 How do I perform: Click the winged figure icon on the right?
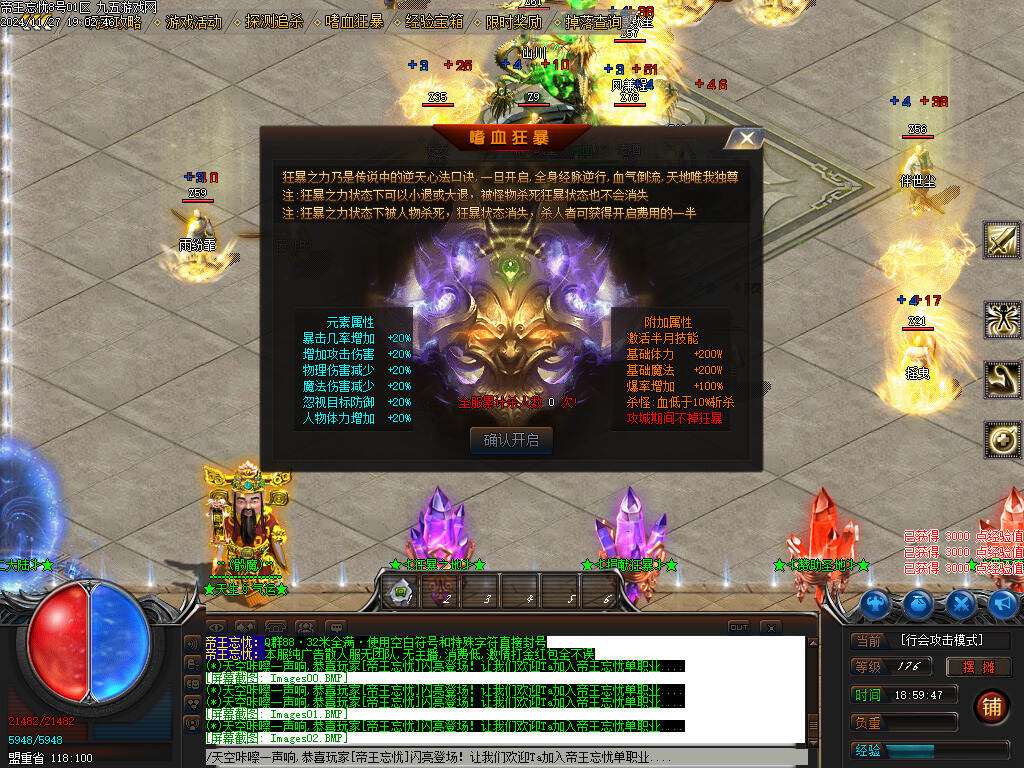(1002, 320)
